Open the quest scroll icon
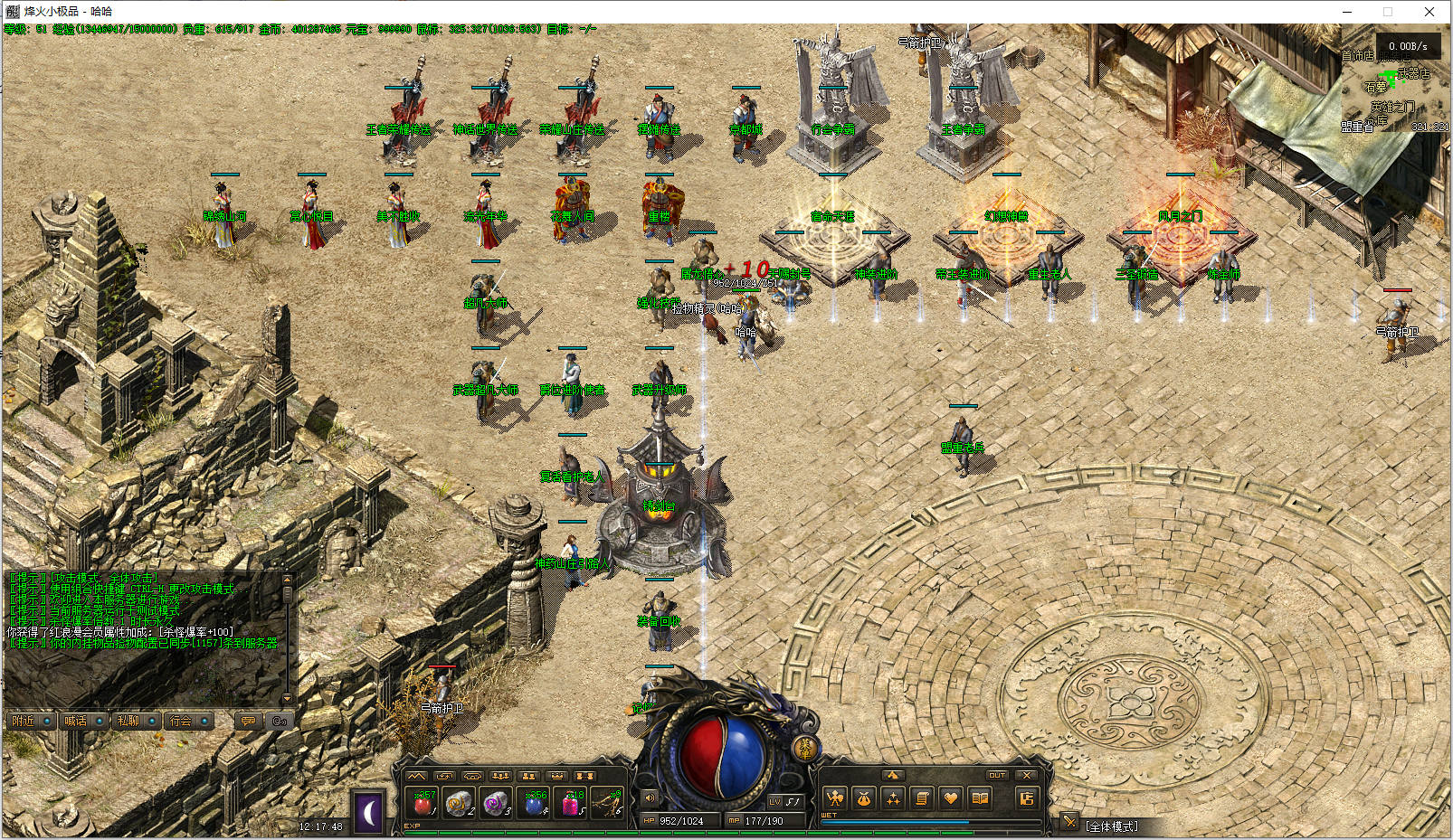 922,798
